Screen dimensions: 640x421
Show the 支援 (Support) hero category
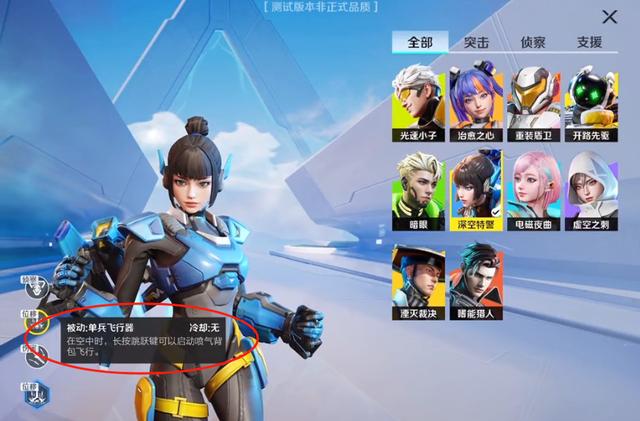(590, 42)
